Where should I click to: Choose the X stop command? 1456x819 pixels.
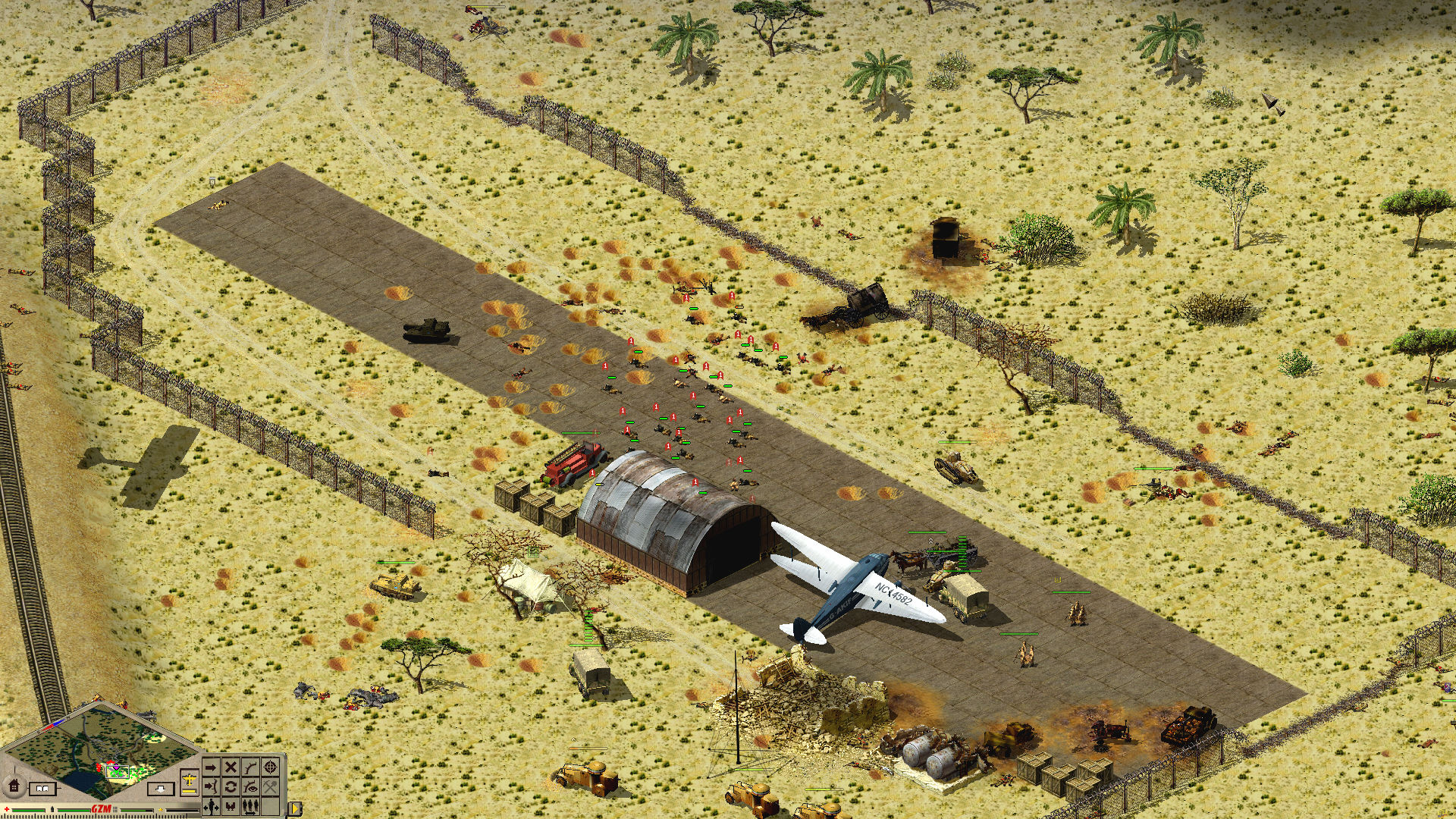(x=231, y=767)
